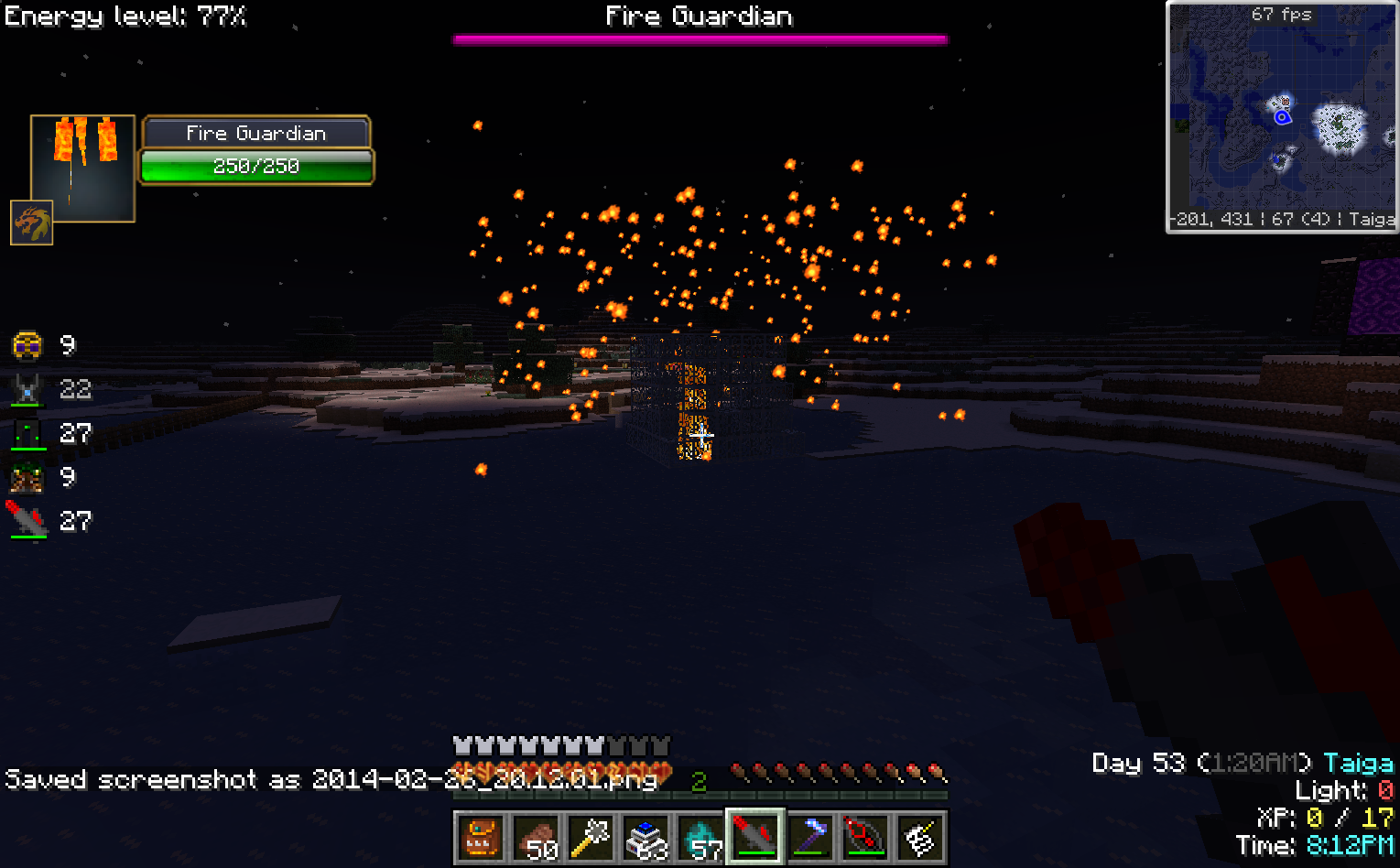
Task: Click the Fire Guardian target portrait
Action: coord(82,168)
